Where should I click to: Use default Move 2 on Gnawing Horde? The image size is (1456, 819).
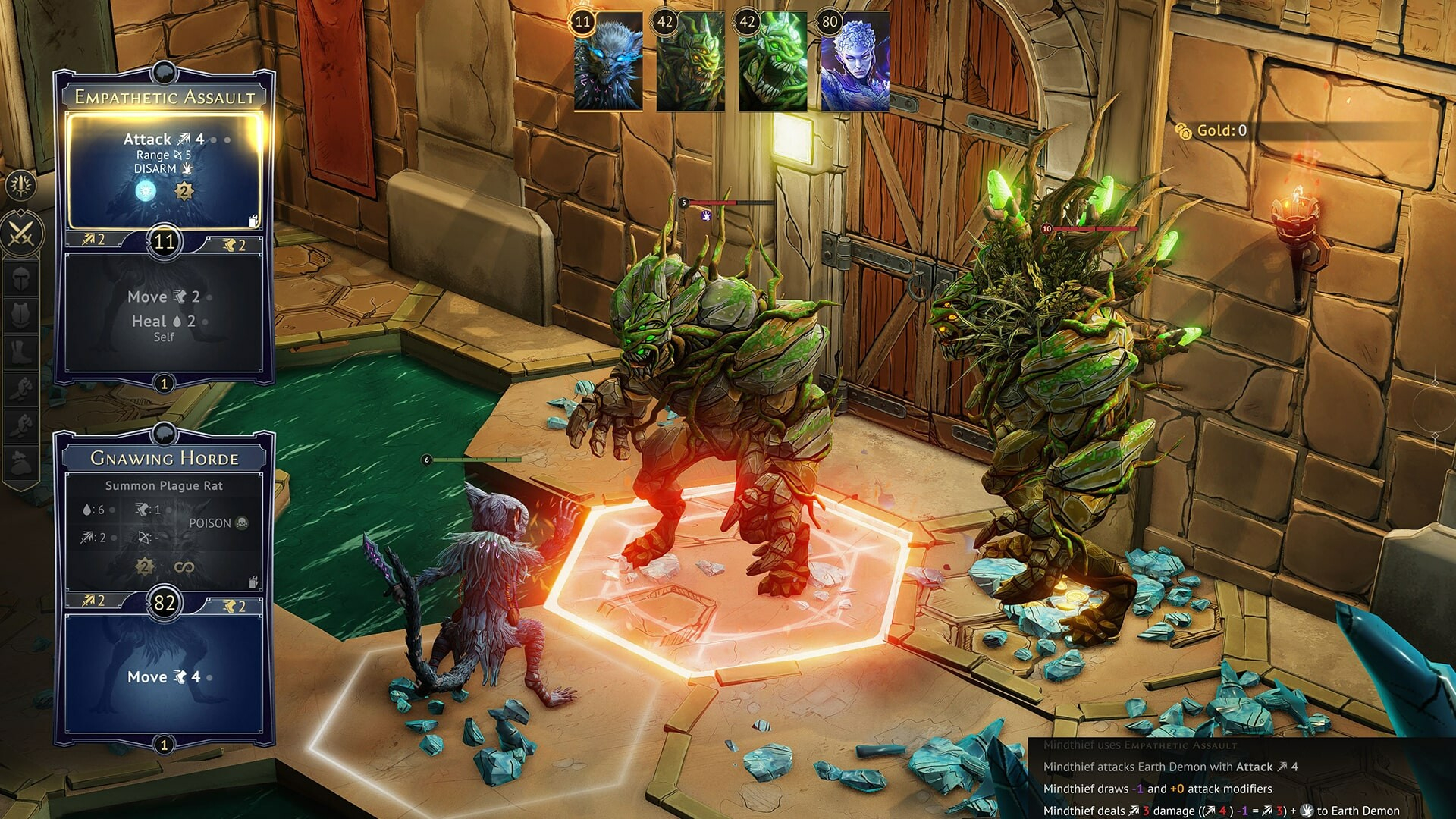point(234,605)
